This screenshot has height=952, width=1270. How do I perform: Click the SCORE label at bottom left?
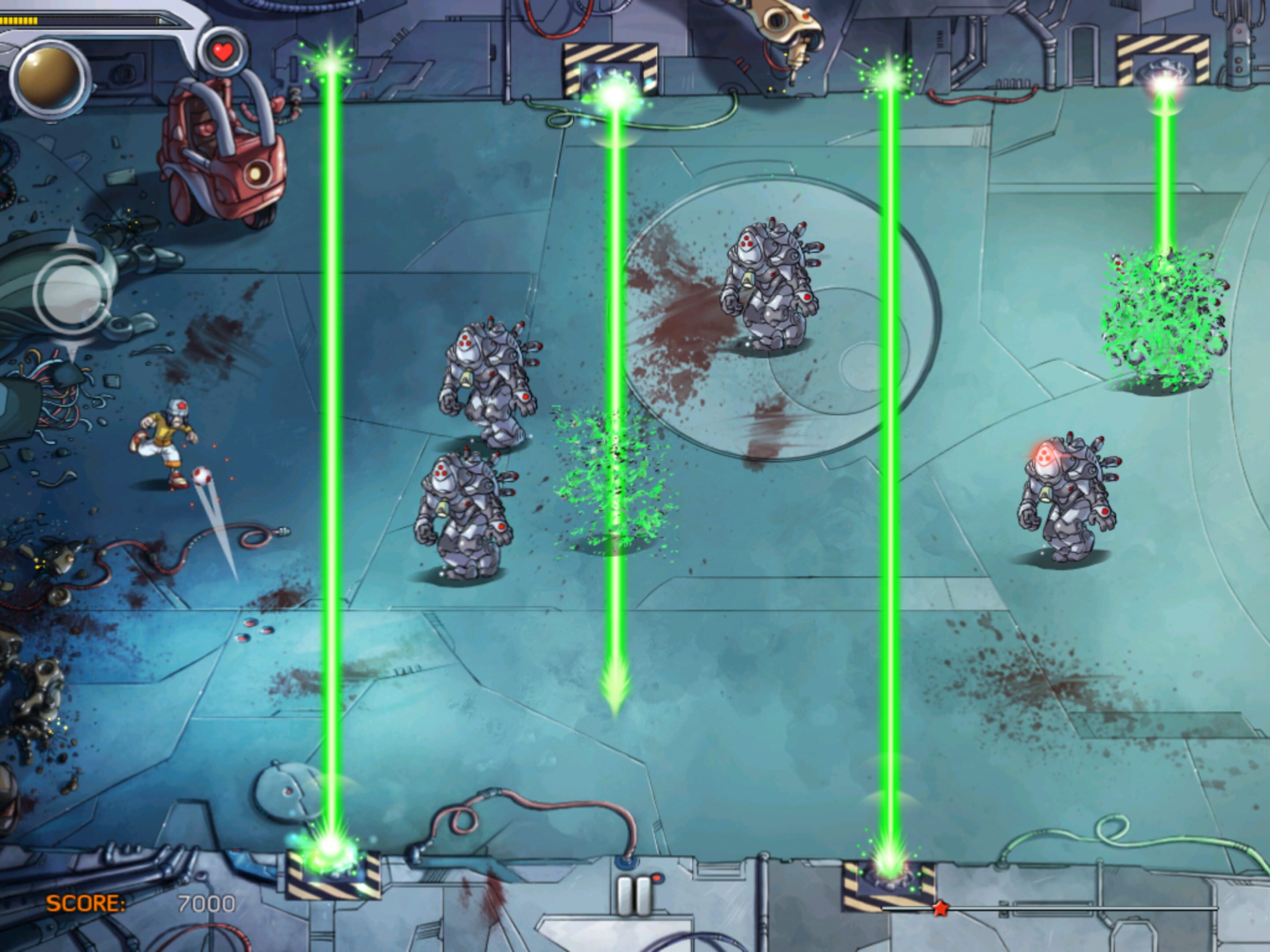(x=87, y=902)
